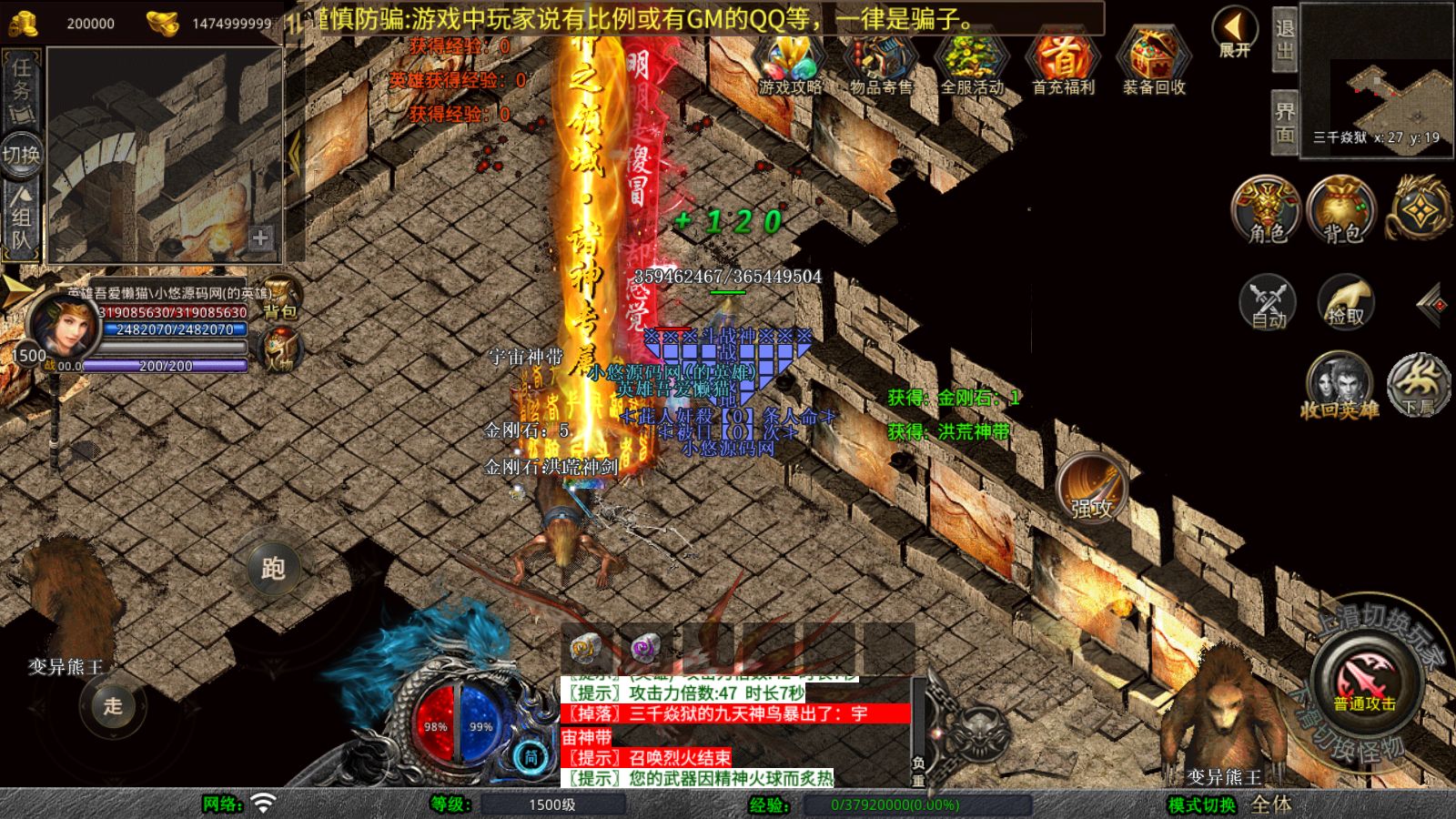Open the 游戏攻略 game guide icon
The height and width of the screenshot is (819, 1456).
790,62
